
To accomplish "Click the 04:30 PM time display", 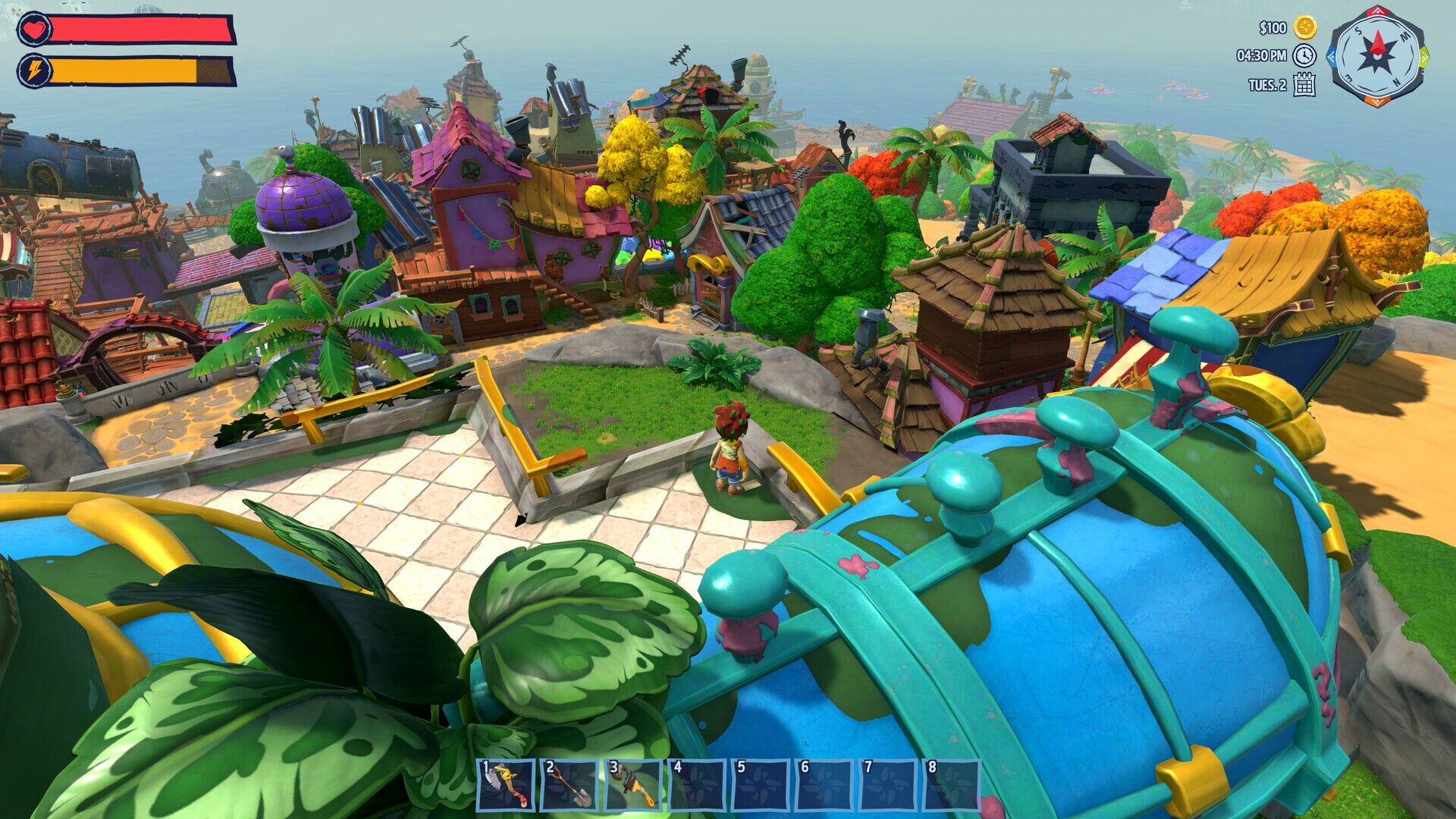I will point(1262,55).
